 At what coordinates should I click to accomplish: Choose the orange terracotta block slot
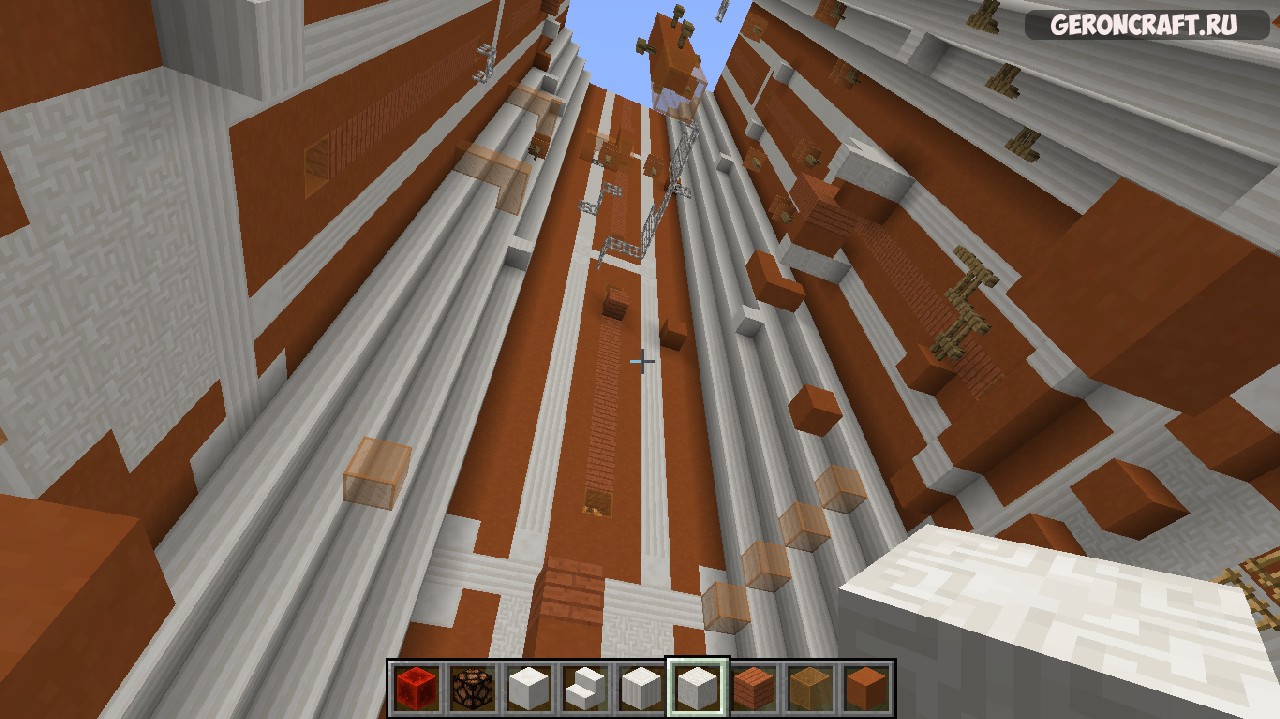(865, 688)
